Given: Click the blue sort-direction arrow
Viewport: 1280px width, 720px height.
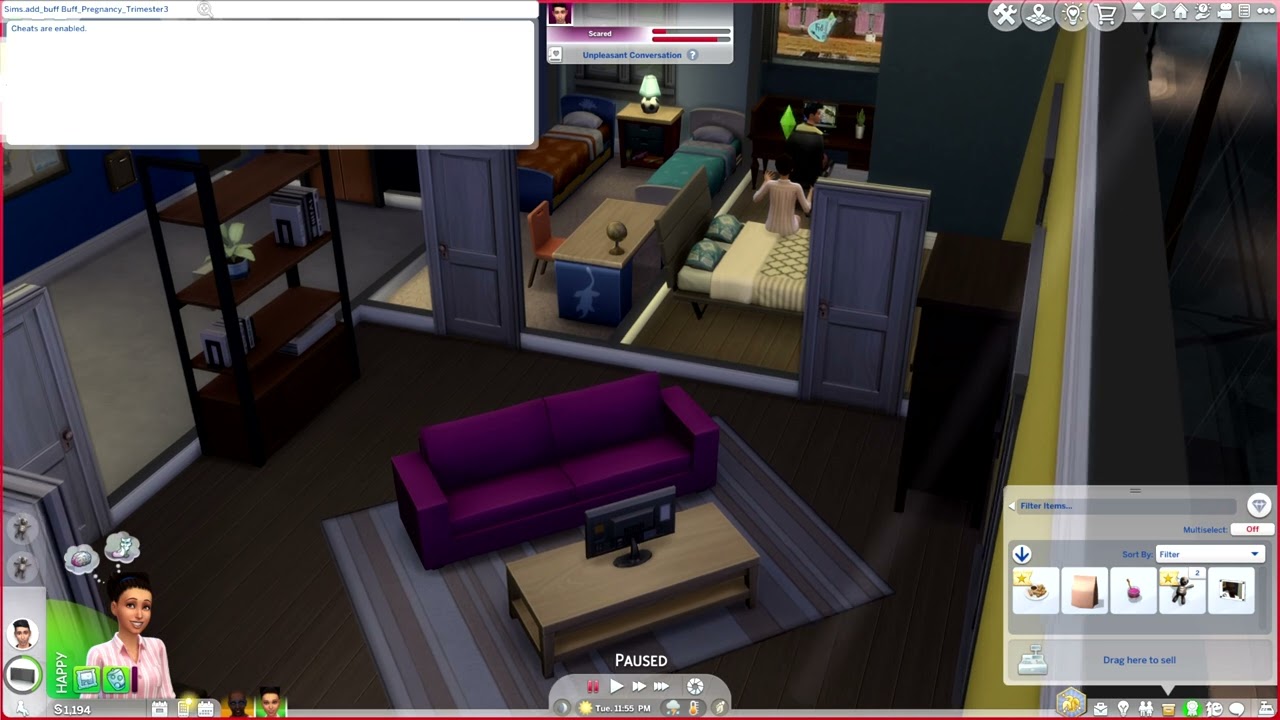Looking at the screenshot, I should [x=1022, y=553].
